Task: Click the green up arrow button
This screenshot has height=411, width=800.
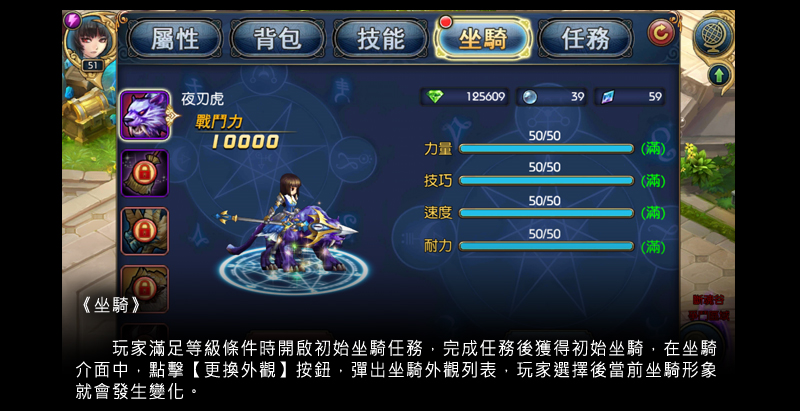Action: 718,75
